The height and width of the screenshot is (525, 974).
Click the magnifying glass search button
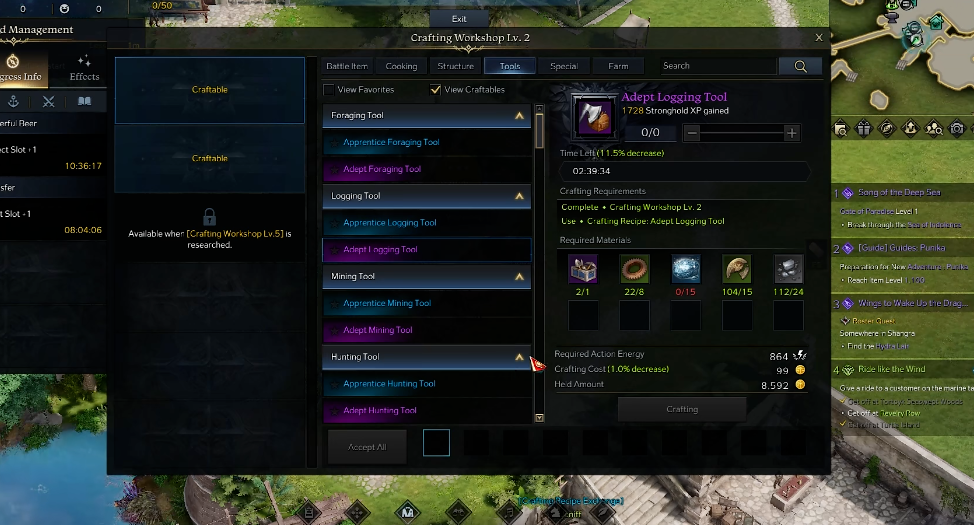[x=800, y=66]
